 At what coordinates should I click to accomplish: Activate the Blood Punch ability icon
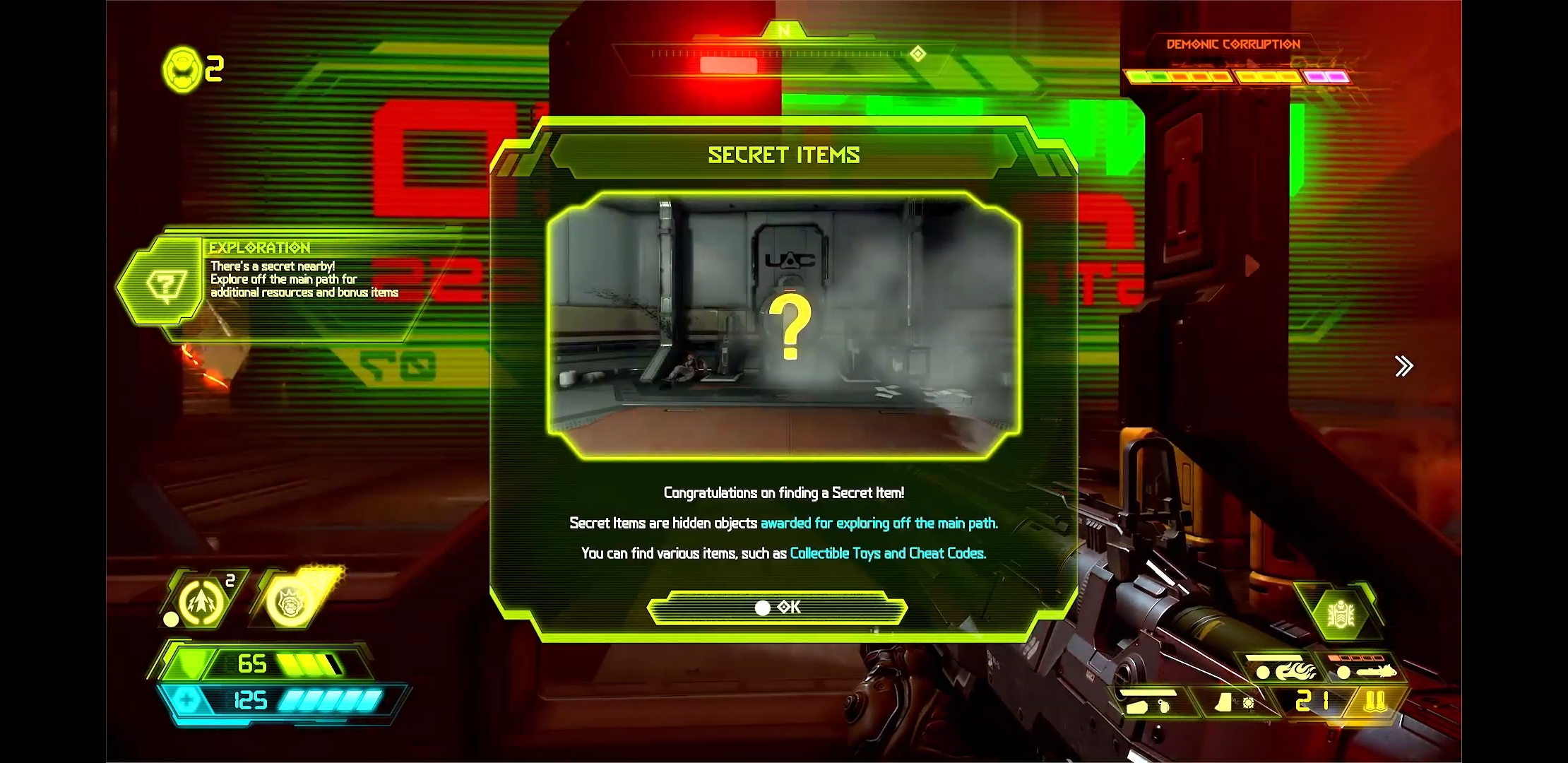coord(291,602)
